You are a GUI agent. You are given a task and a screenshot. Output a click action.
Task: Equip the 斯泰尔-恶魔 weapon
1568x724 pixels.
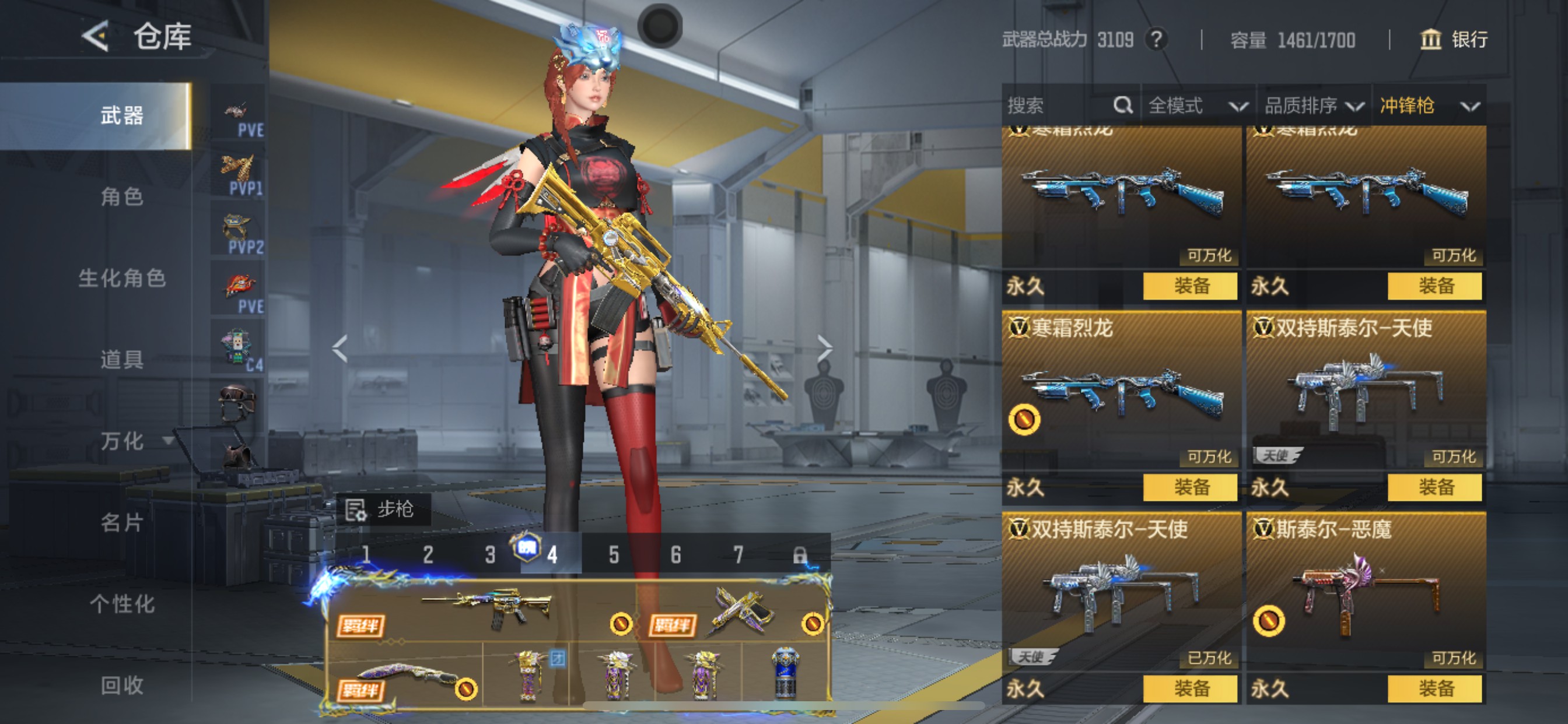1434,688
